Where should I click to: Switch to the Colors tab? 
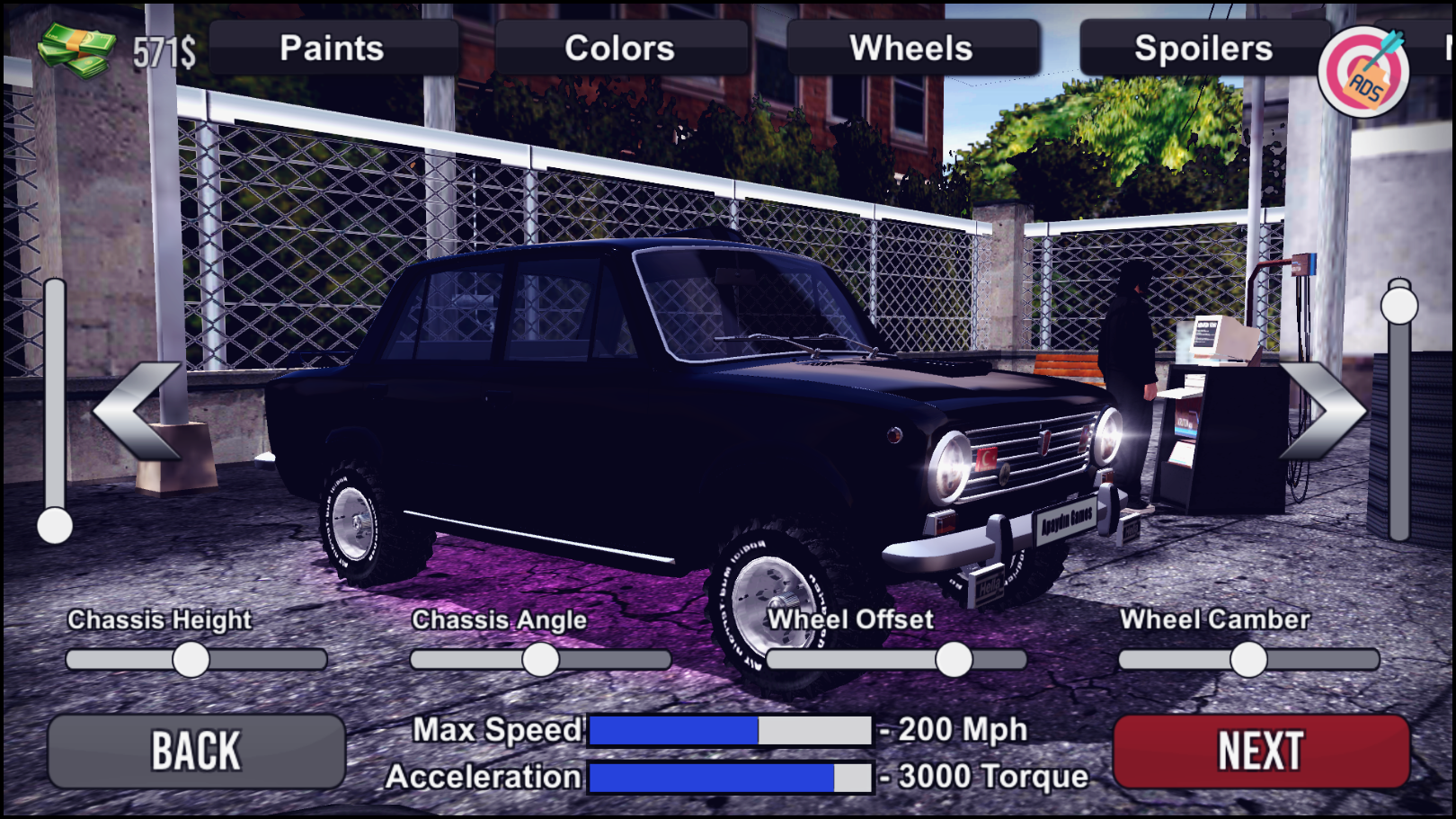(x=620, y=49)
